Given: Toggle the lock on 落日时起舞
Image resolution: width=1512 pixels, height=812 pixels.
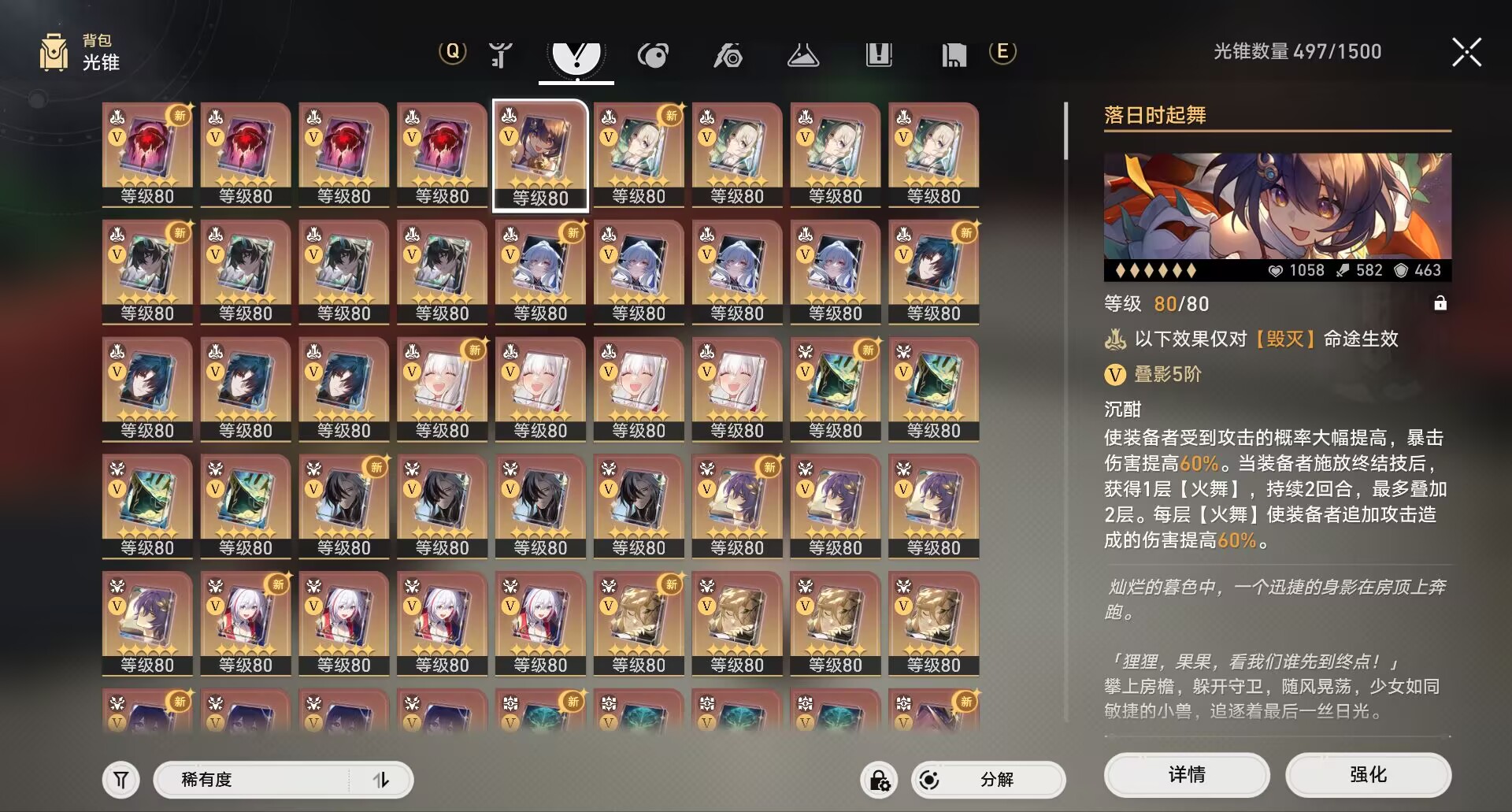Looking at the screenshot, I should click(1443, 303).
